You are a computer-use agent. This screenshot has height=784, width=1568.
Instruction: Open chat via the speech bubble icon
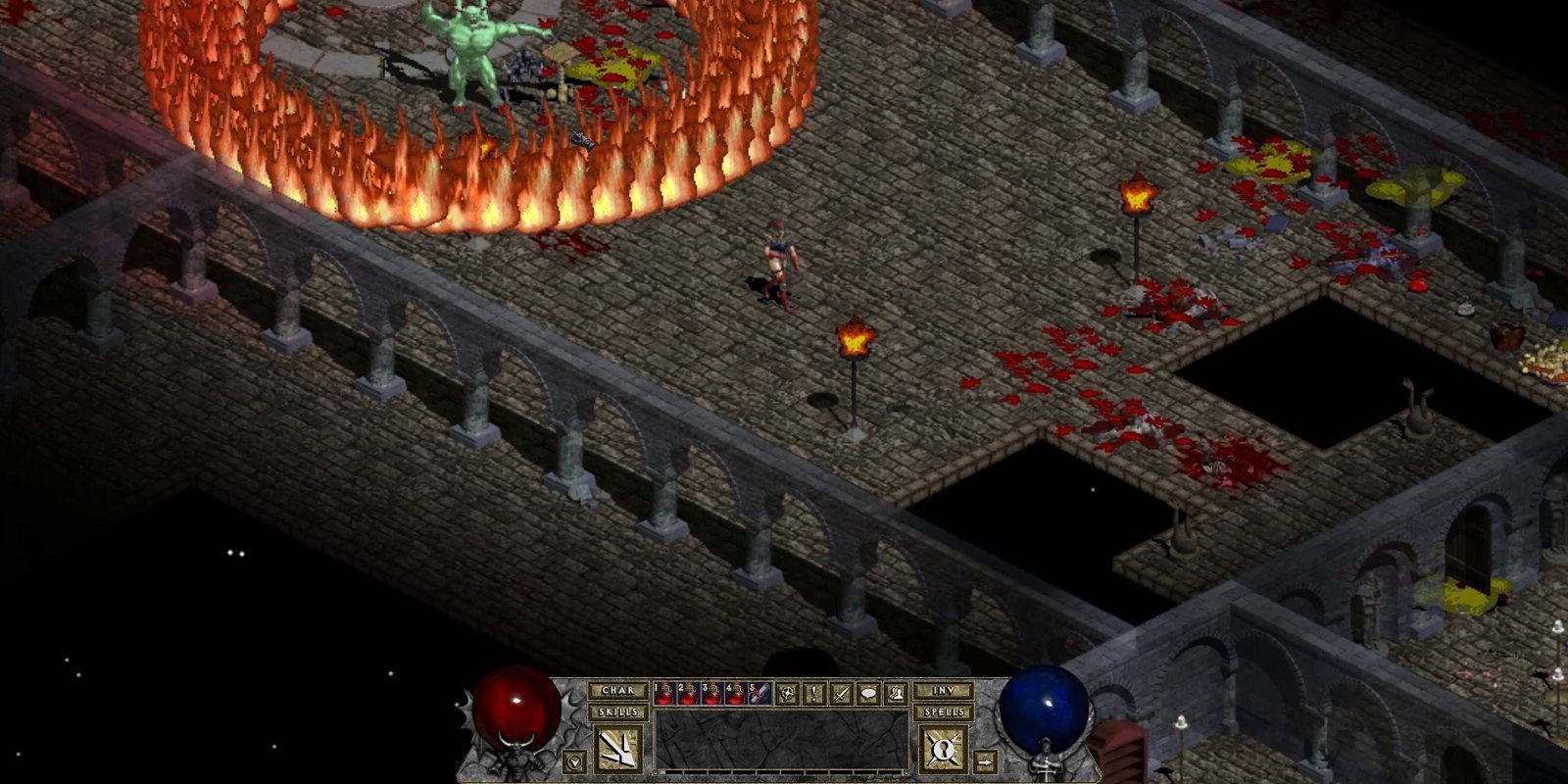coord(869,693)
